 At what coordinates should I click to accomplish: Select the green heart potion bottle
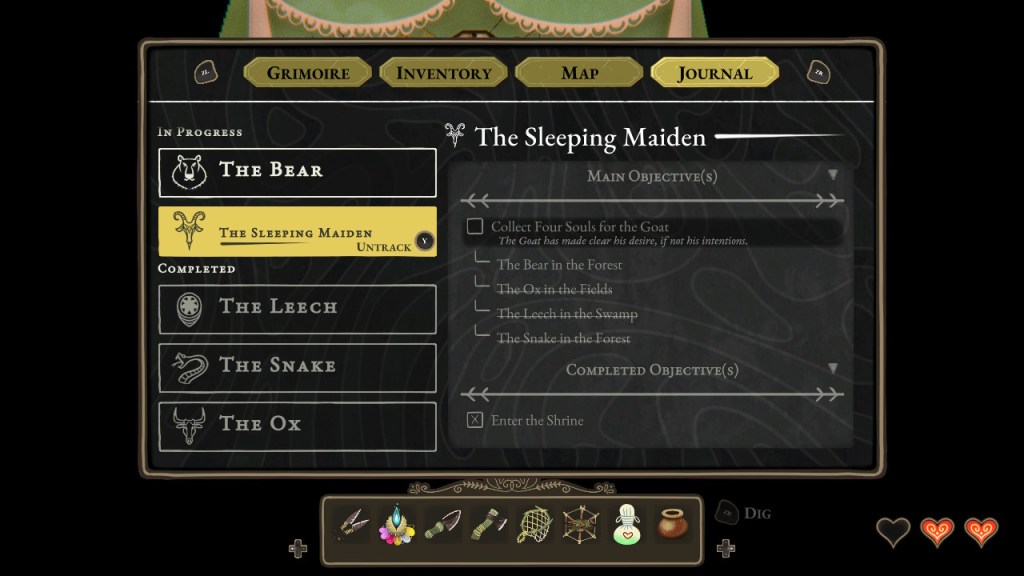pyautogui.click(x=626, y=523)
